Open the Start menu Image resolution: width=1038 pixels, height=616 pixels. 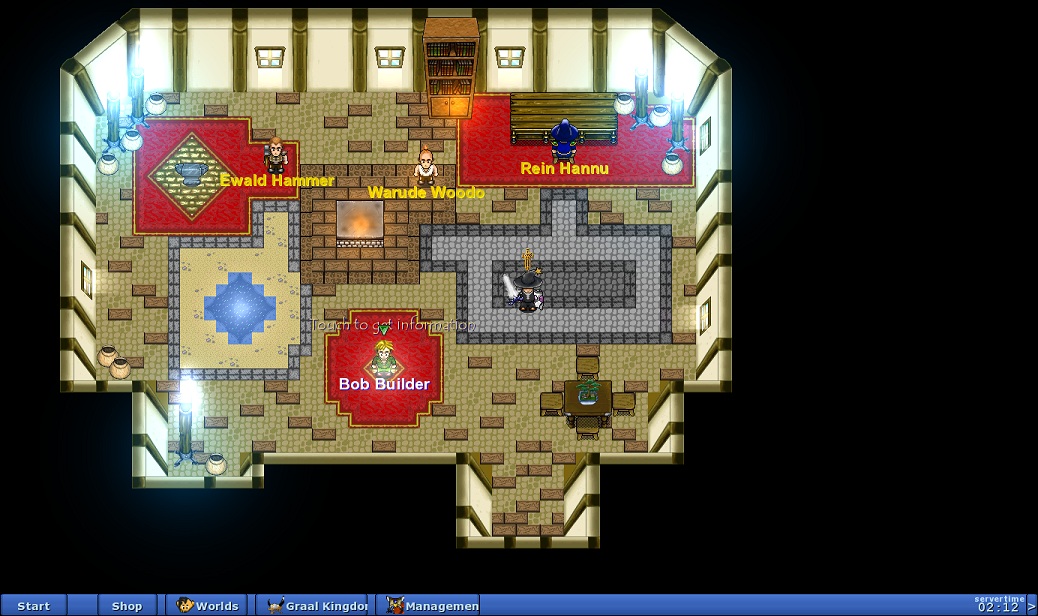[x=33, y=606]
